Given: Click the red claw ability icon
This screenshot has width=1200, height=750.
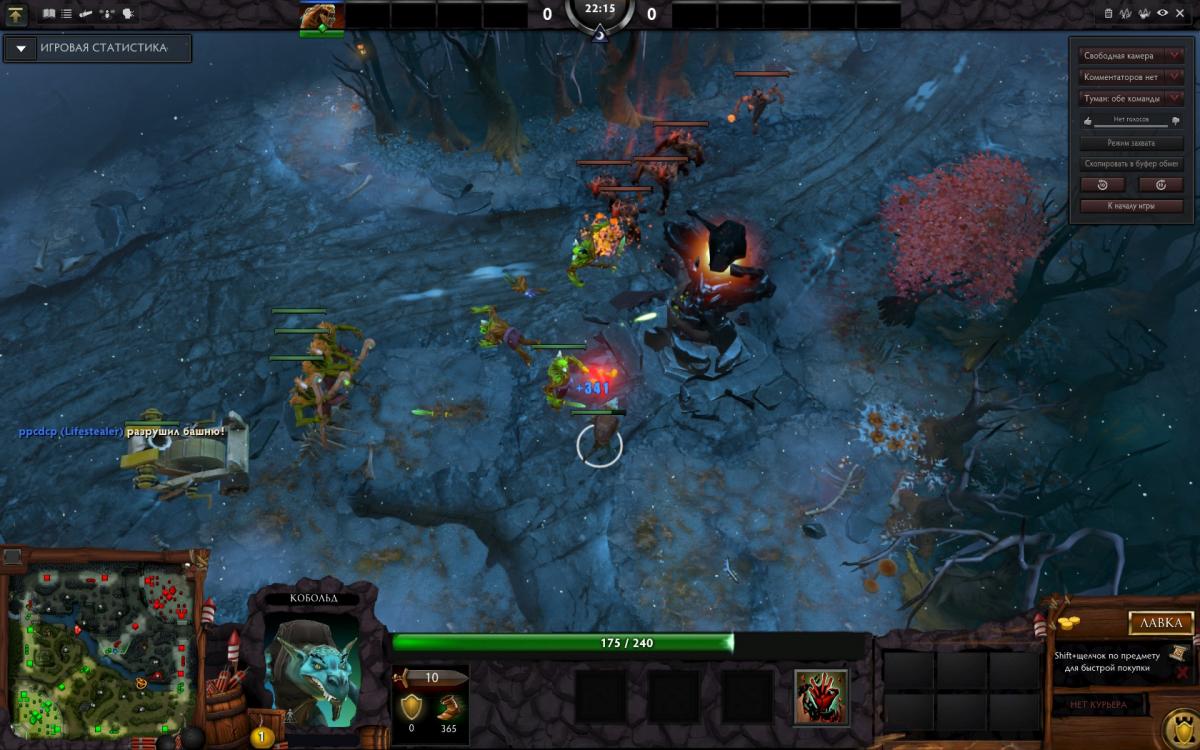Looking at the screenshot, I should [821, 695].
